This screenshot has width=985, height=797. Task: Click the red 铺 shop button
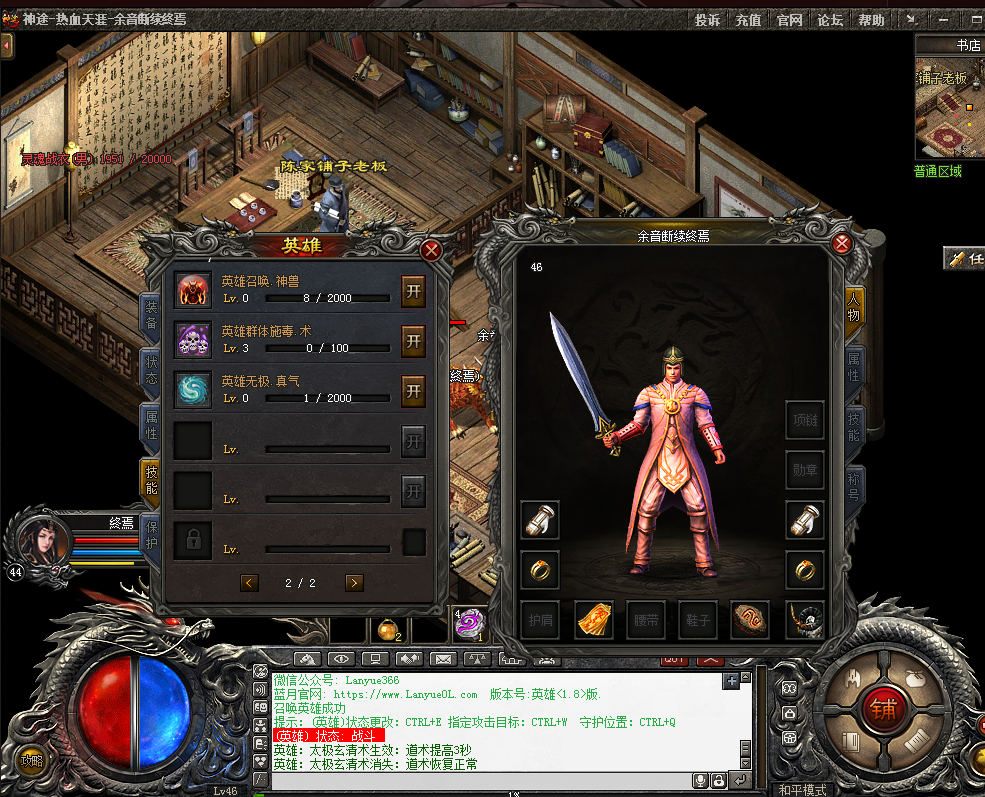[x=882, y=709]
